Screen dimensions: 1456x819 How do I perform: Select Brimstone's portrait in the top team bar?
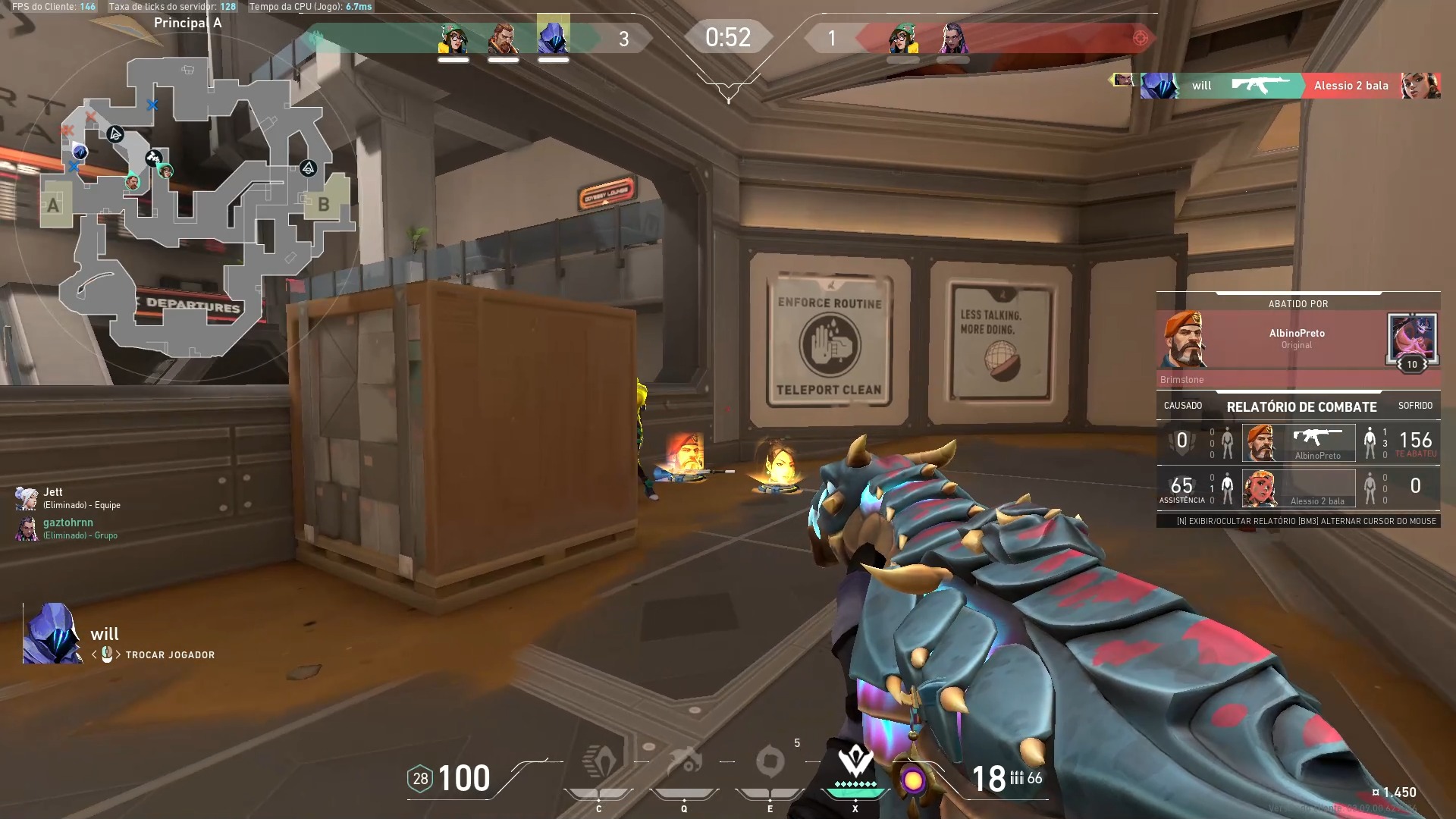point(503,38)
